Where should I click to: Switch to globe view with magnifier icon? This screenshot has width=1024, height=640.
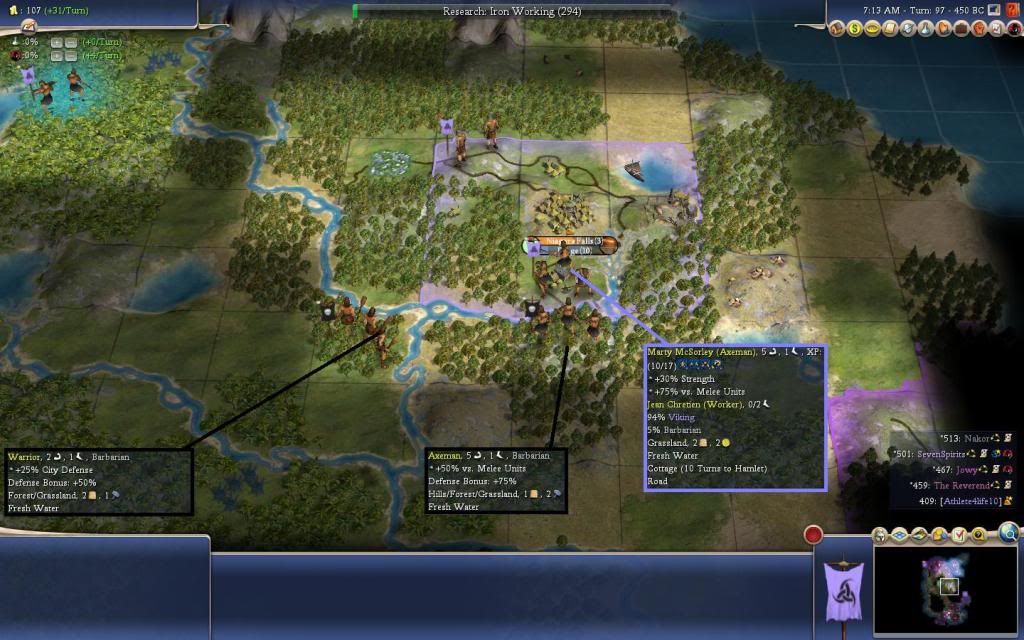[1008, 532]
